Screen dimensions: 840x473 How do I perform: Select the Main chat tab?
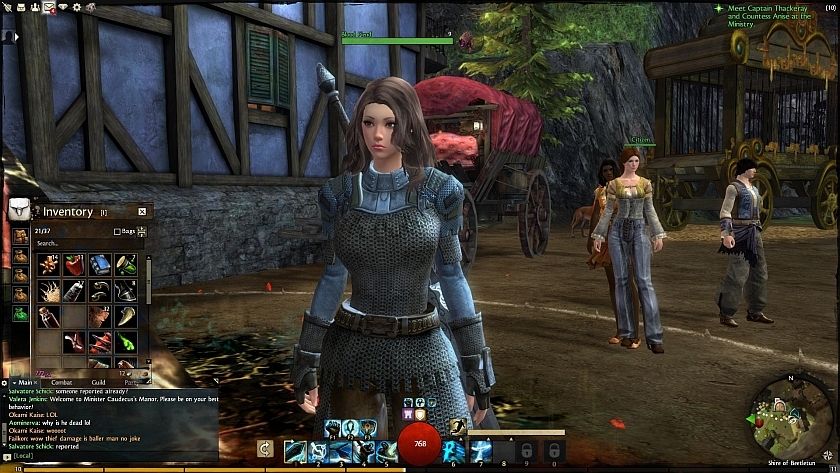pos(23,382)
